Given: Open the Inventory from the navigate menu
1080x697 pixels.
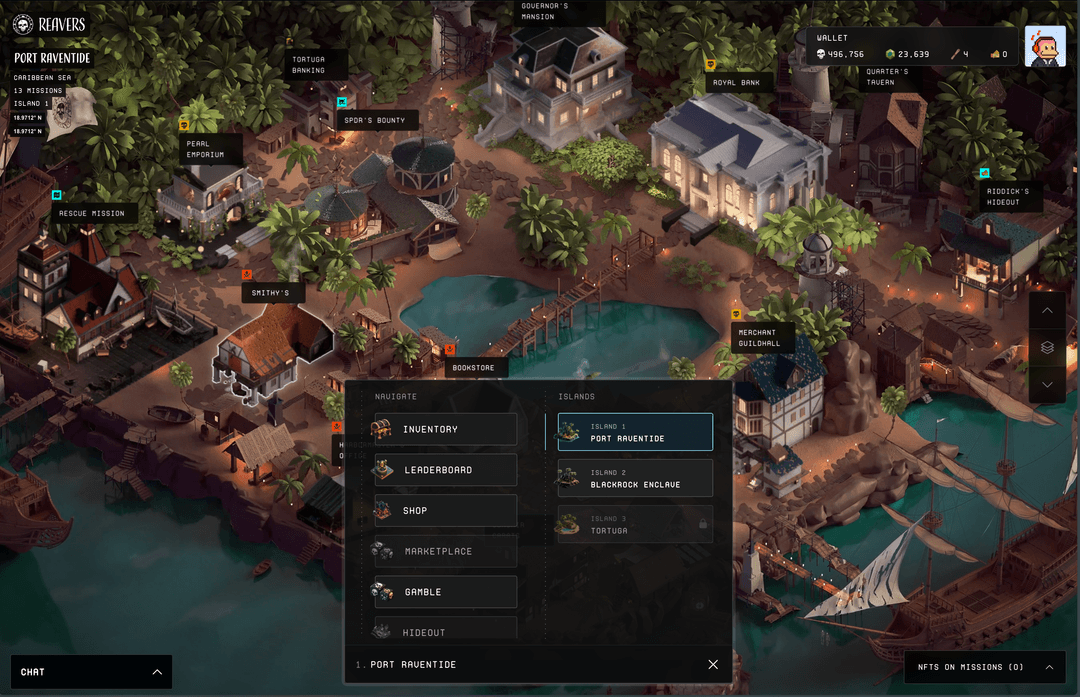Looking at the screenshot, I should [x=445, y=429].
